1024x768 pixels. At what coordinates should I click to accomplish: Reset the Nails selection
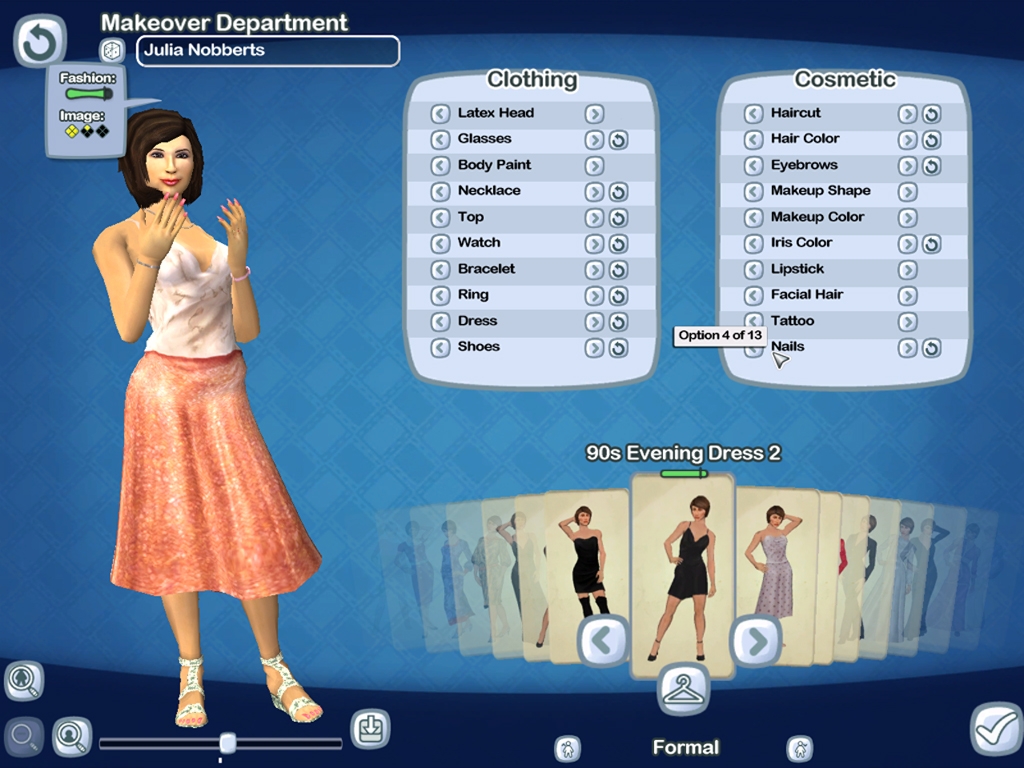931,347
